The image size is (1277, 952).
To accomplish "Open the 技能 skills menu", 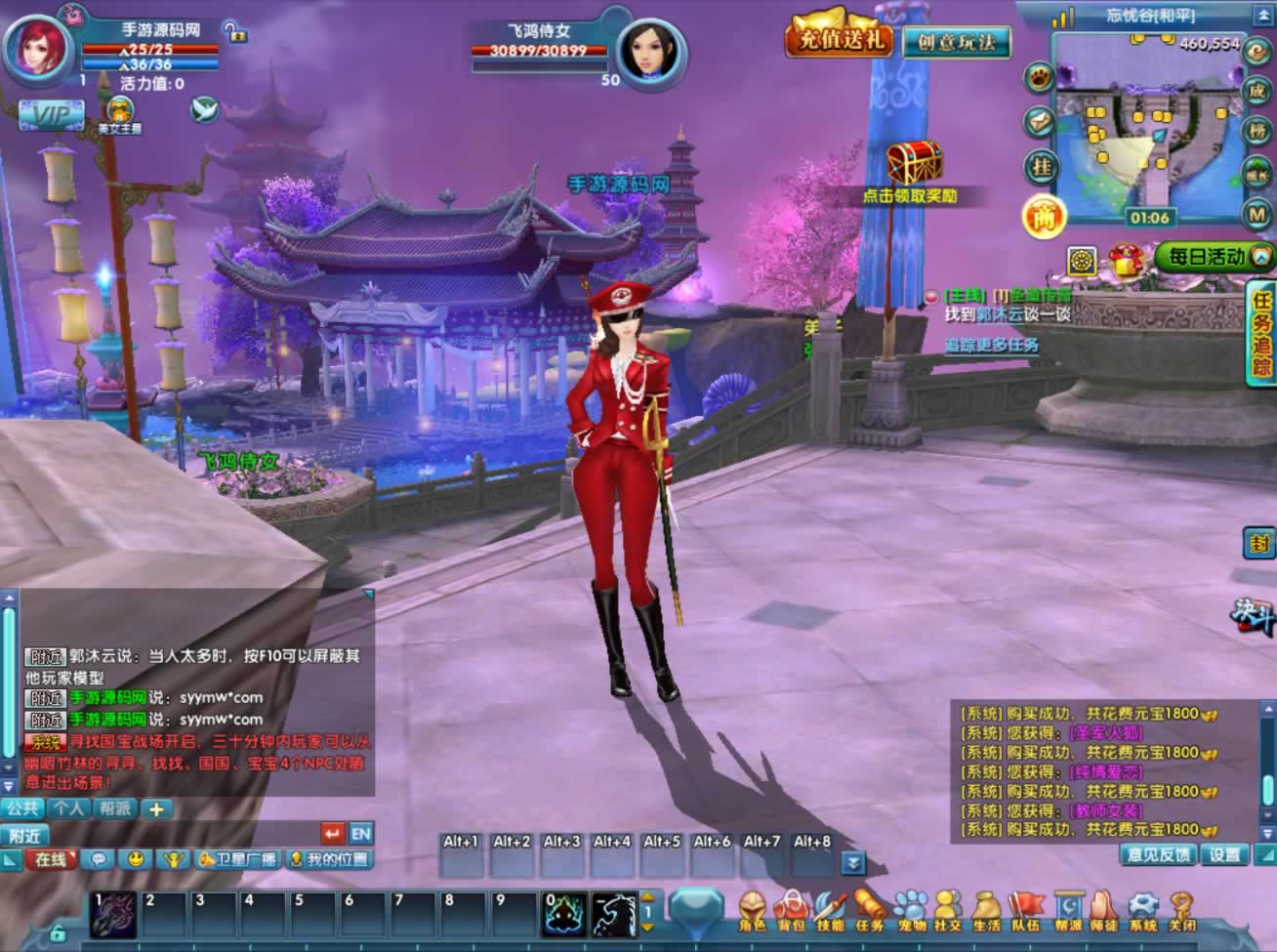I will (830, 911).
